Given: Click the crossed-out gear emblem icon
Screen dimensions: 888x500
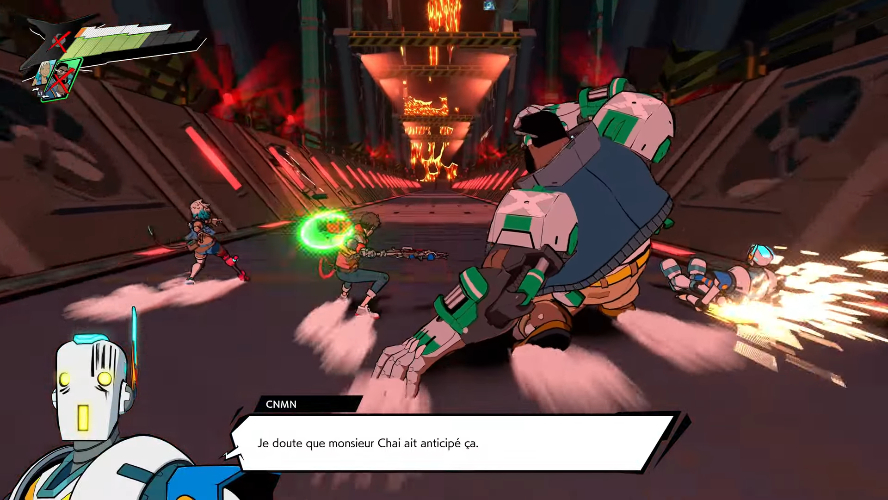Looking at the screenshot, I should pyautogui.click(x=59, y=41).
